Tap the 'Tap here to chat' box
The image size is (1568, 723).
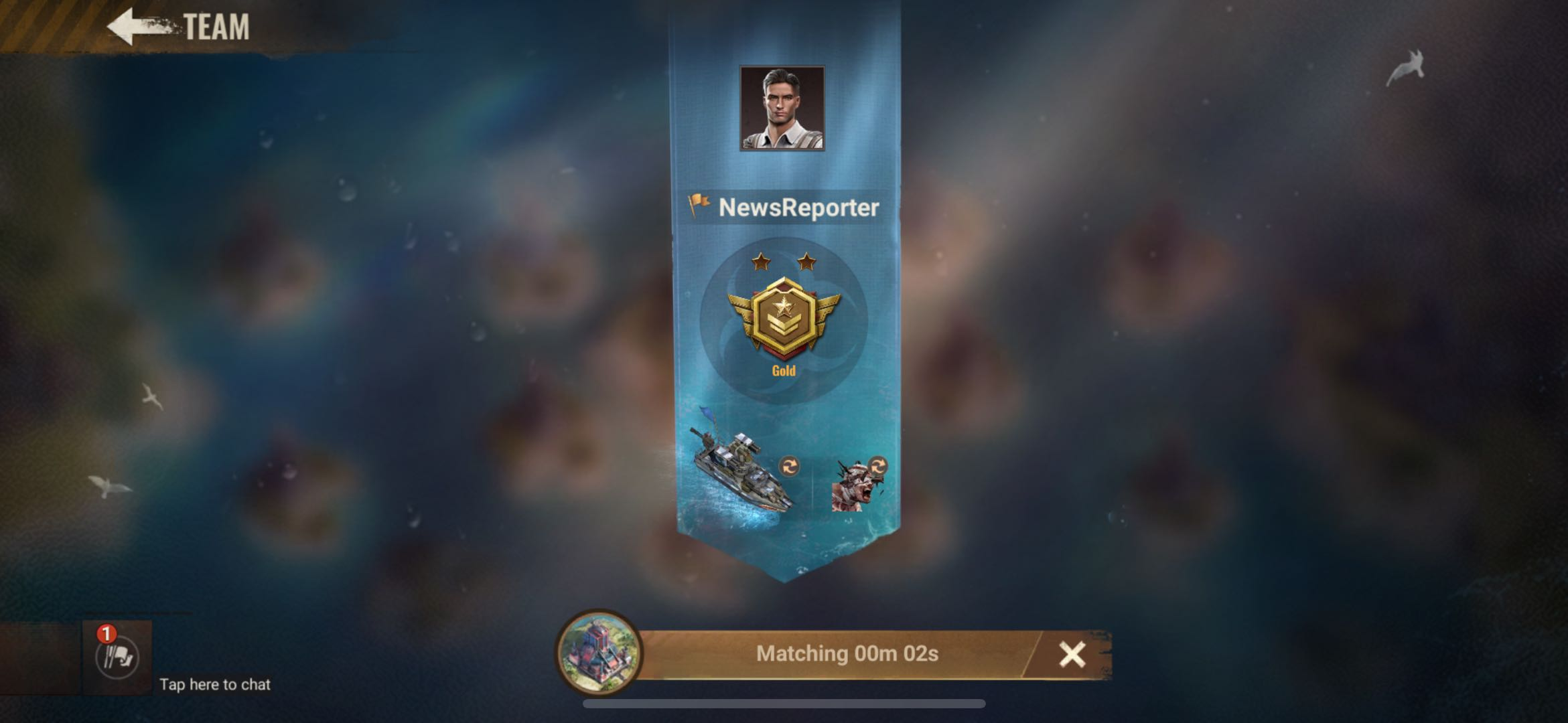(x=214, y=684)
